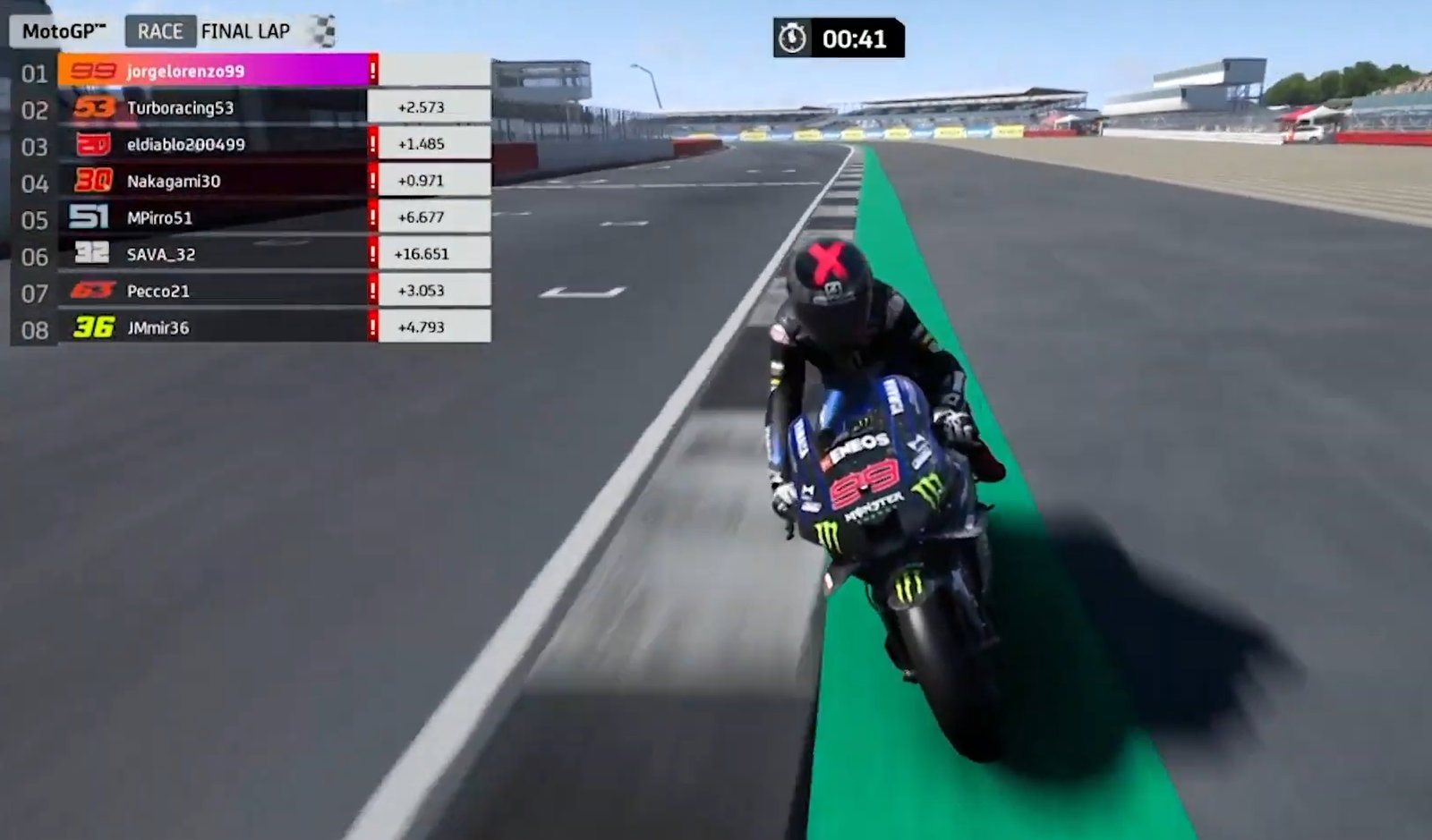Click the stopwatch icon next to the timer
1432x840 pixels.
(x=792, y=38)
